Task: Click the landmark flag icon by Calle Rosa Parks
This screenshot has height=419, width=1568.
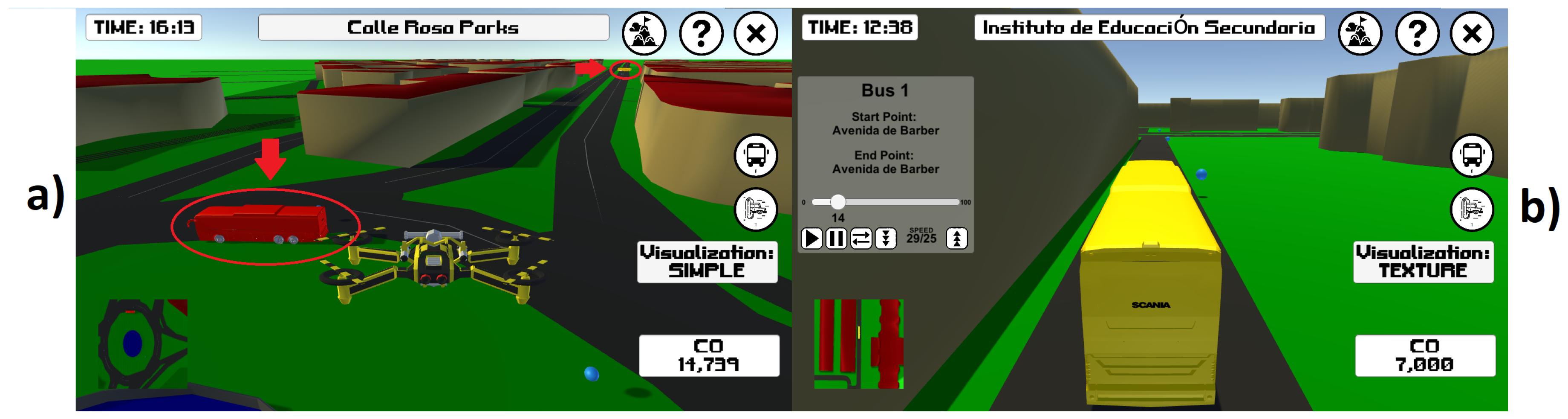Action: click(x=644, y=34)
